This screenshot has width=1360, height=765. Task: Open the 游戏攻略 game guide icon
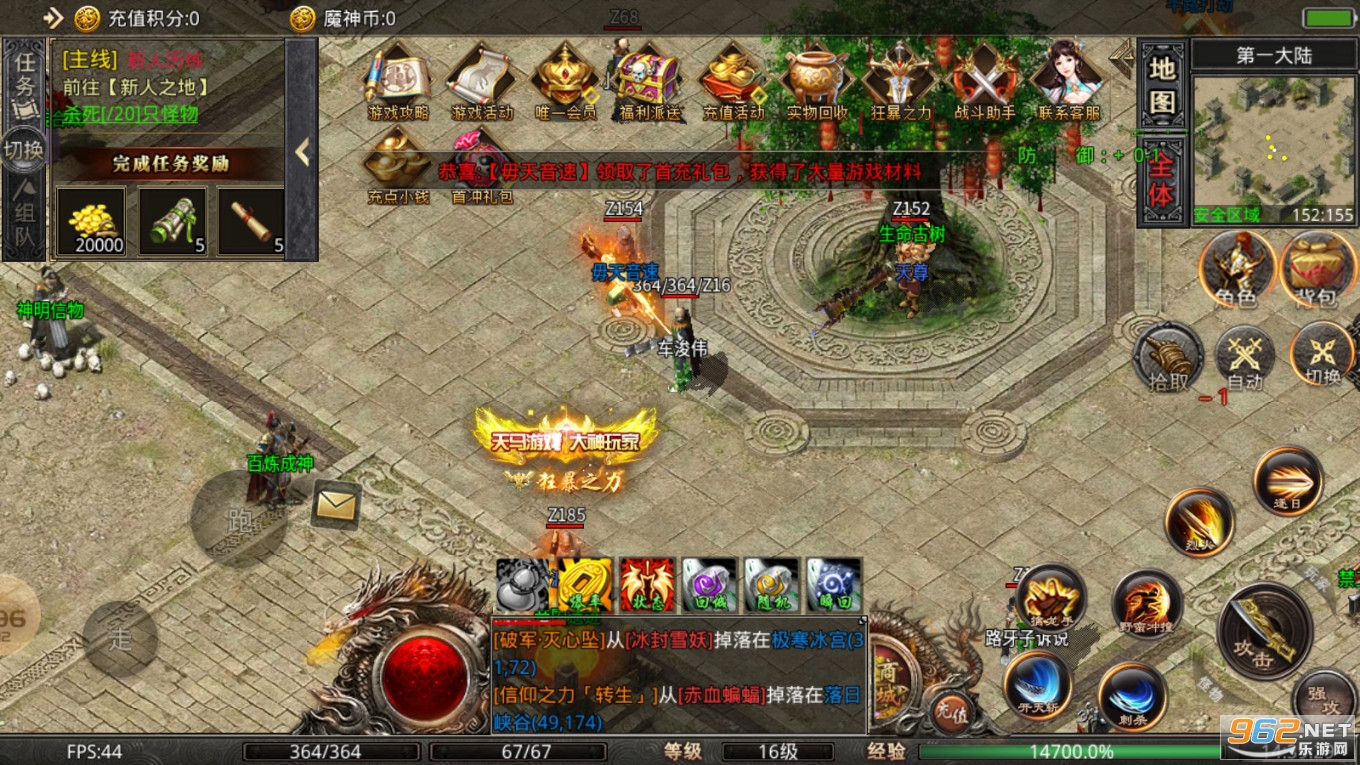pos(398,82)
